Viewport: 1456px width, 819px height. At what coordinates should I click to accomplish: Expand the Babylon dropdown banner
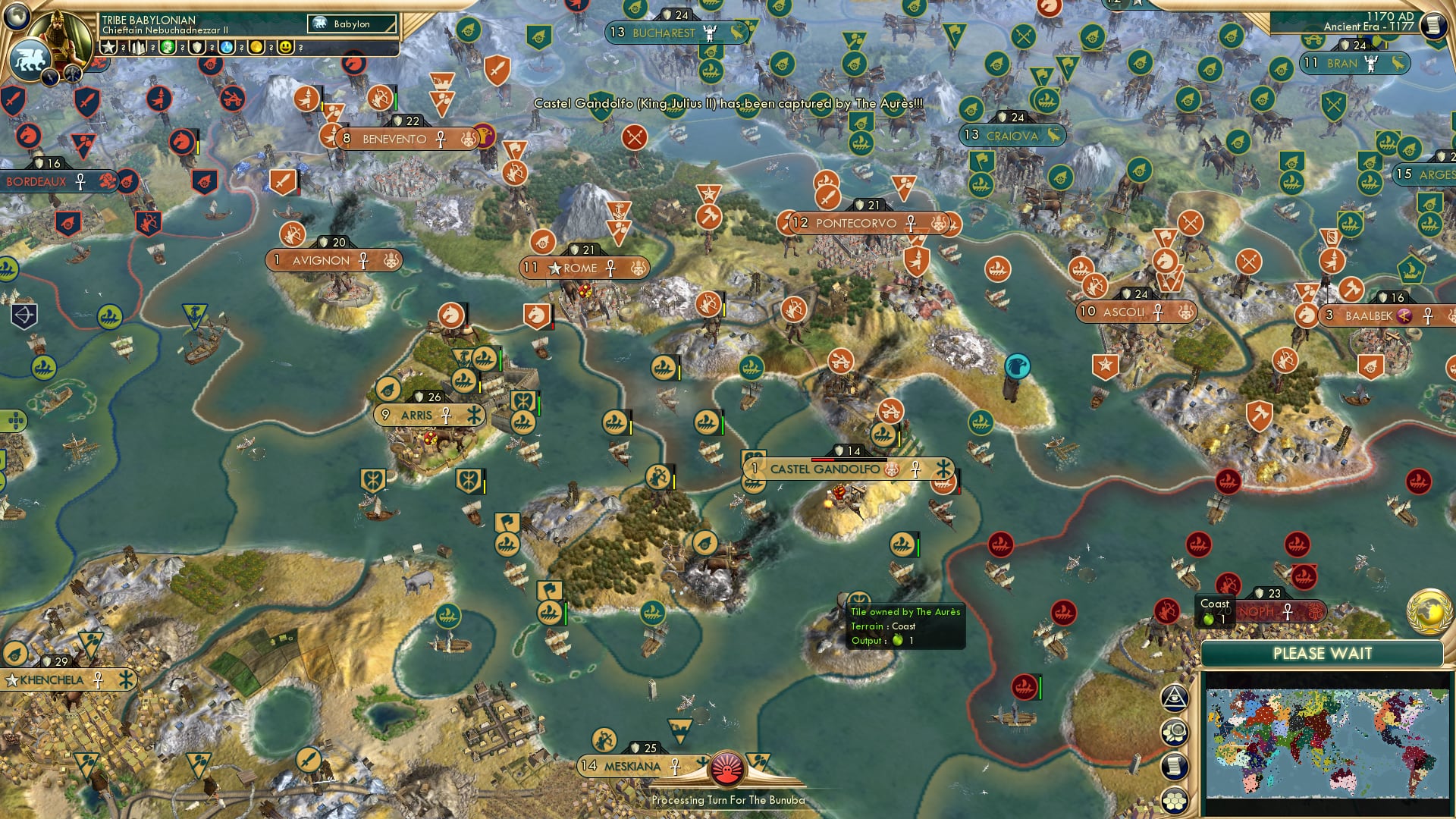(x=353, y=24)
